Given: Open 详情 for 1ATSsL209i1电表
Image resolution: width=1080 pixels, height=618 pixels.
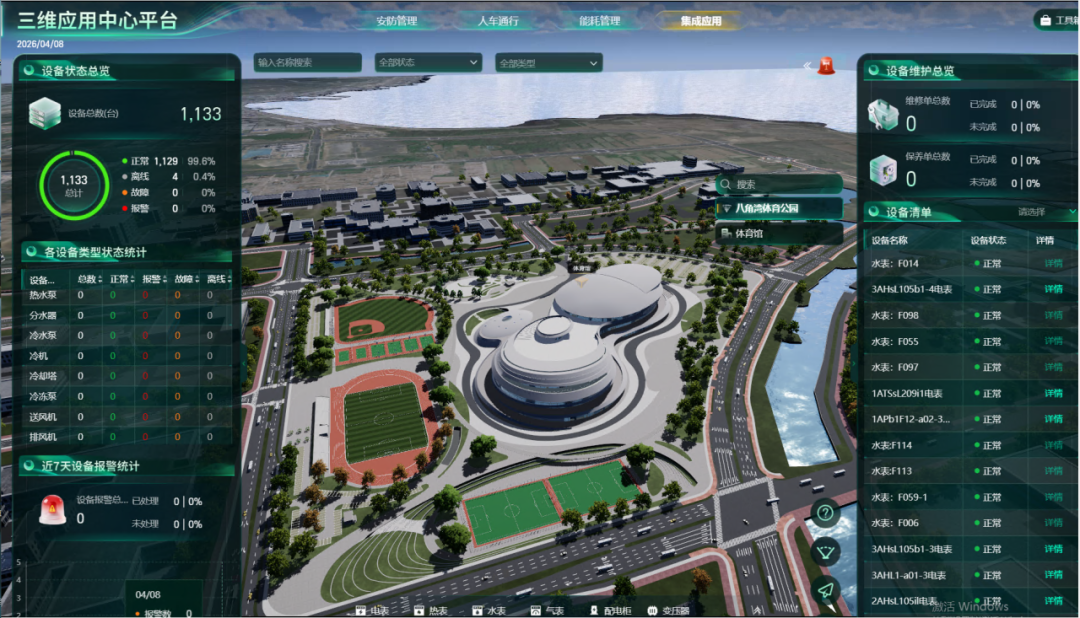Looking at the screenshot, I should pos(1053,393).
